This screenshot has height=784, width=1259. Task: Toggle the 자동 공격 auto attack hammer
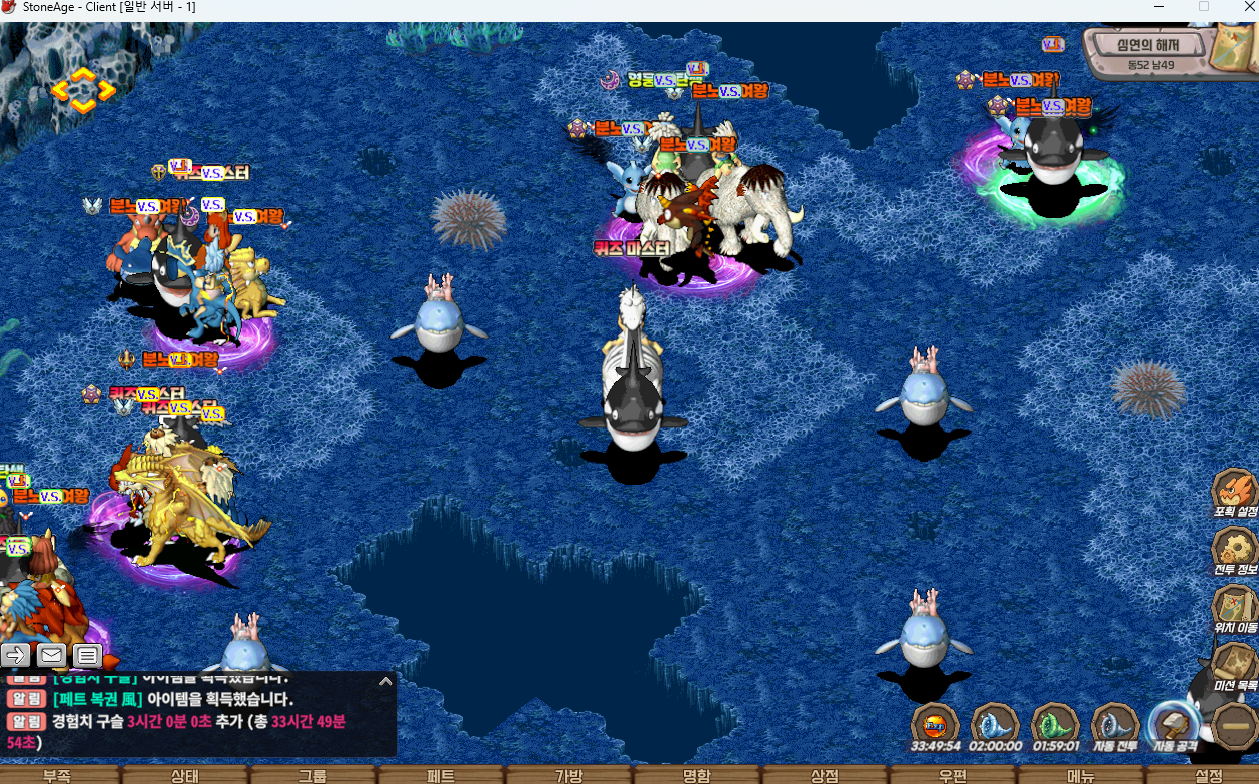click(x=1173, y=725)
